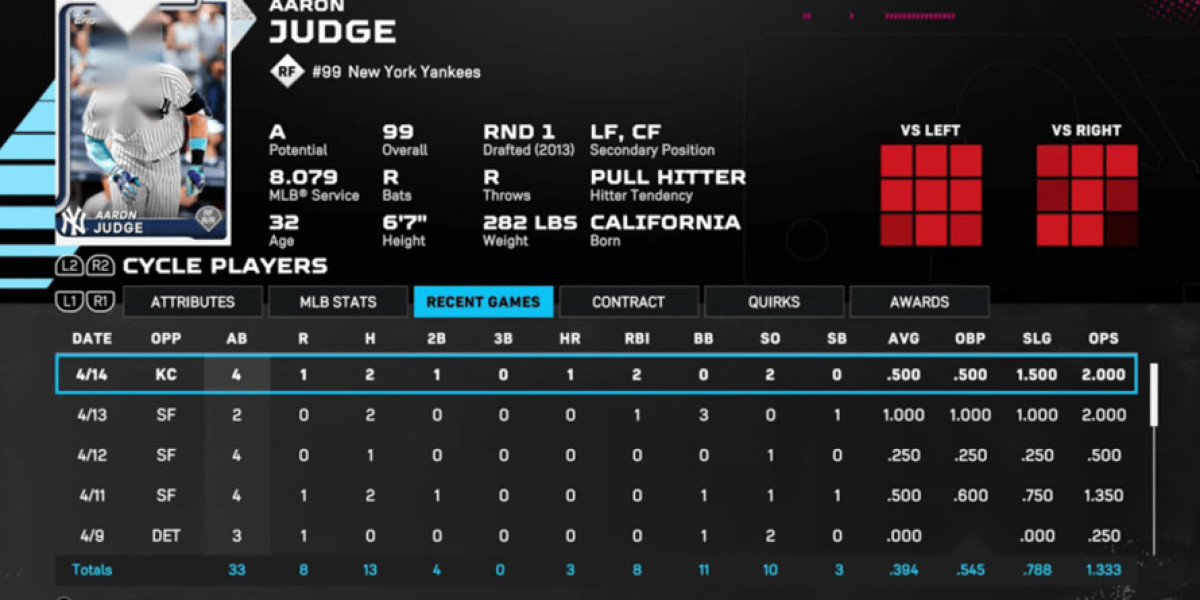Show the Contract tab

[x=628, y=302]
